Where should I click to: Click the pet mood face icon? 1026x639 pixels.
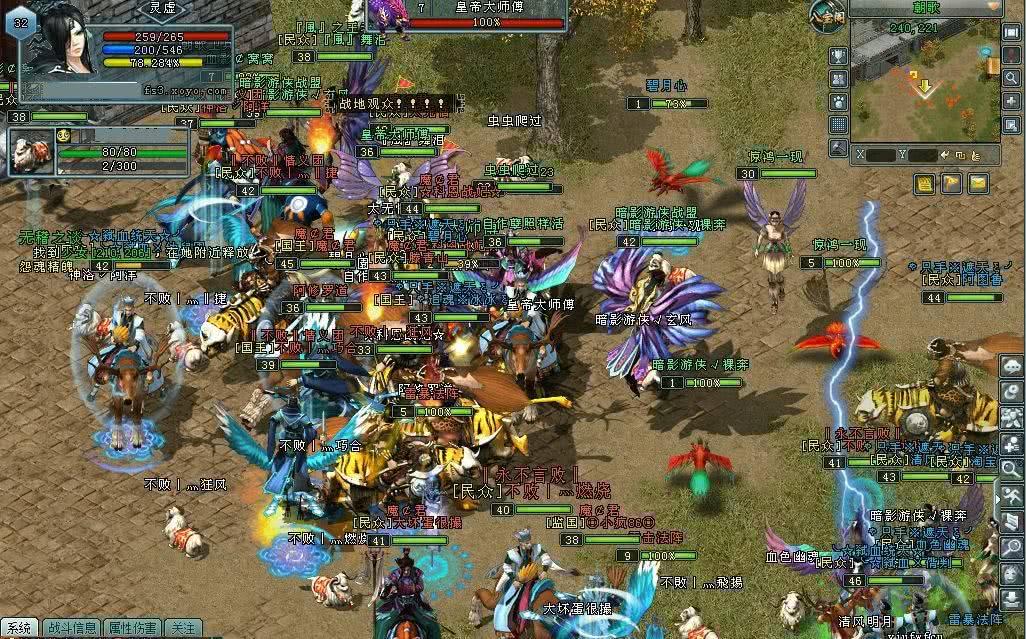tap(62, 135)
